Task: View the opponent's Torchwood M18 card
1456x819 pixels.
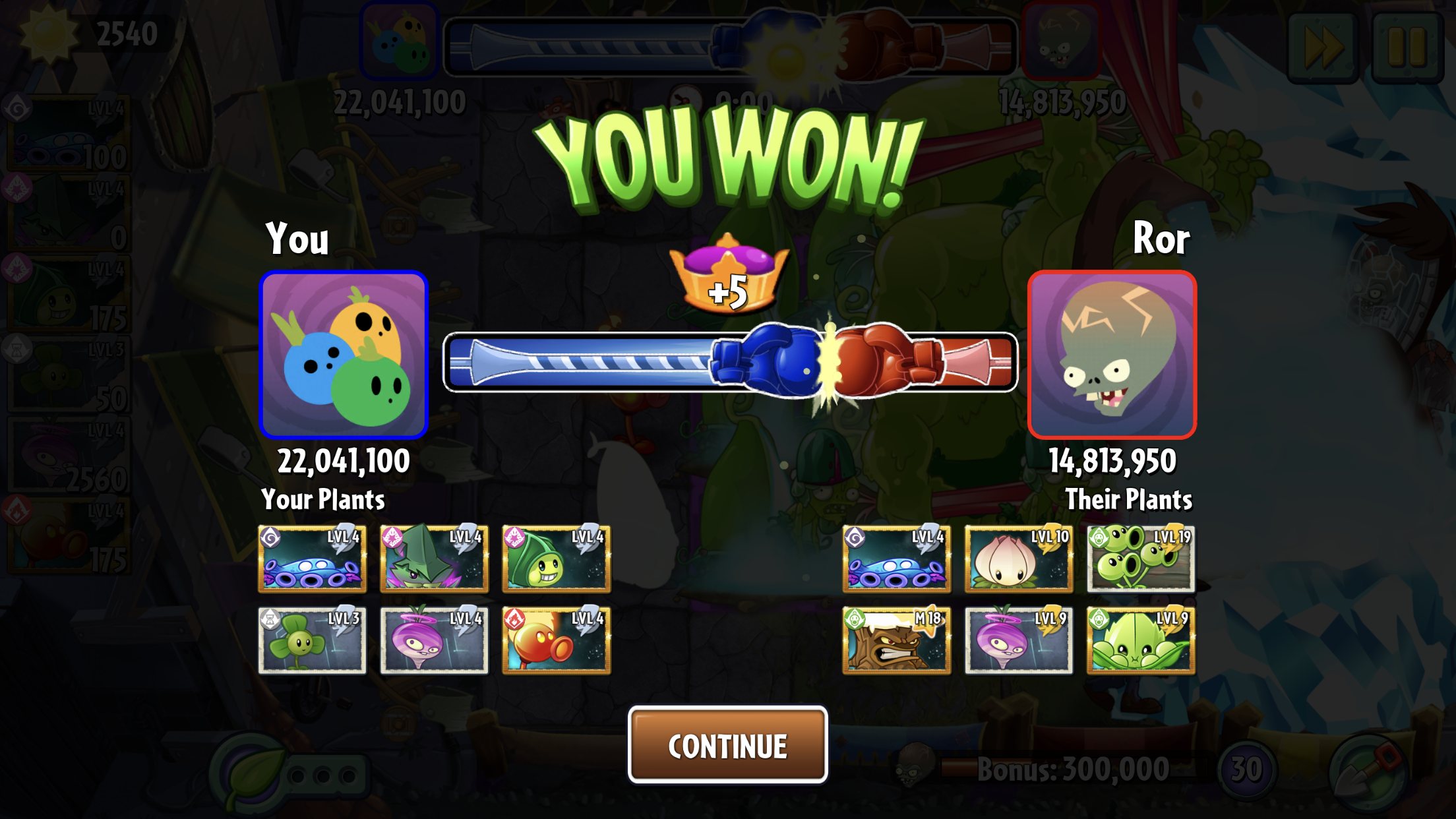Action: tap(896, 640)
